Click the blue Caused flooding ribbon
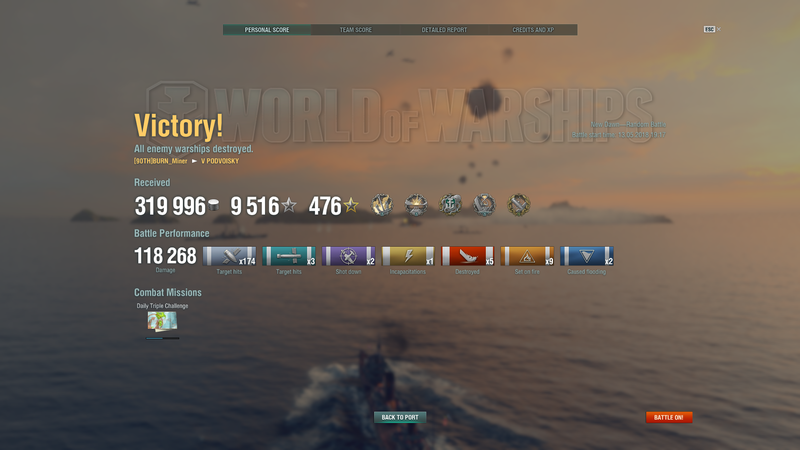 point(587,256)
